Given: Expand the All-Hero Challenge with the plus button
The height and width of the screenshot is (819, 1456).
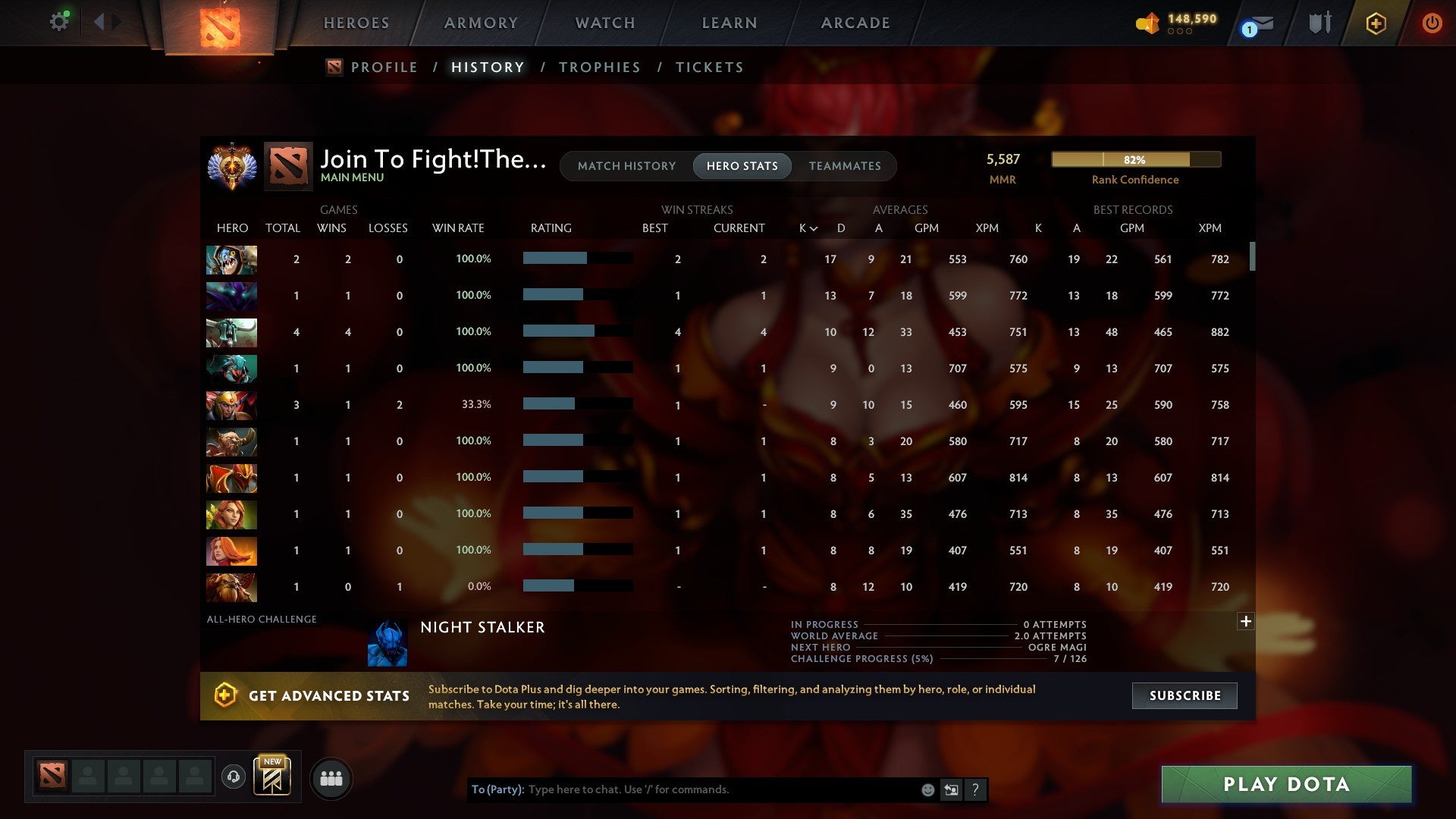Looking at the screenshot, I should [1246, 621].
